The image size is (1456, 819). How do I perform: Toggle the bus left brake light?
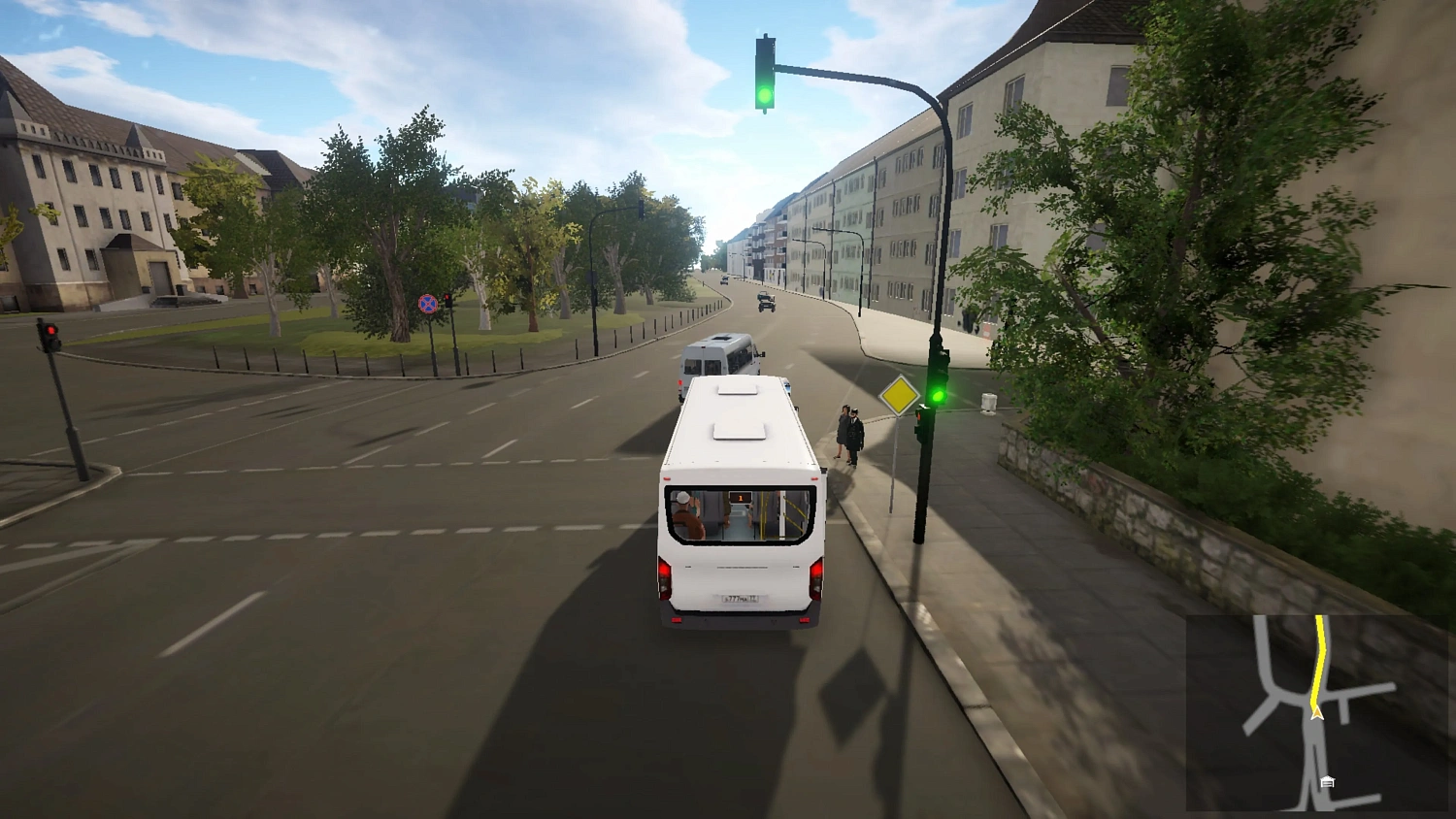(664, 574)
